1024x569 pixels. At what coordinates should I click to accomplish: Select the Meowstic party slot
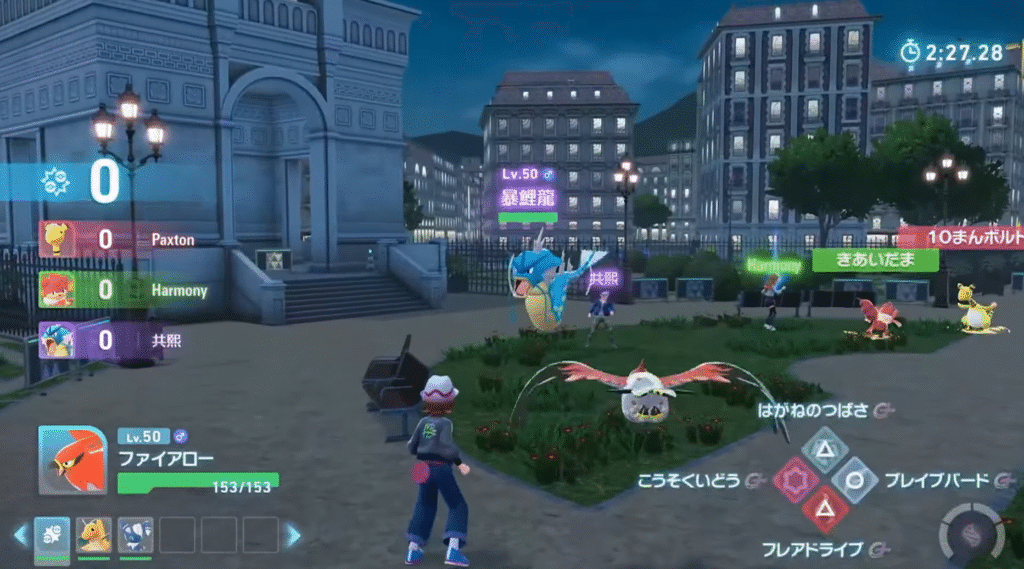tap(135, 534)
